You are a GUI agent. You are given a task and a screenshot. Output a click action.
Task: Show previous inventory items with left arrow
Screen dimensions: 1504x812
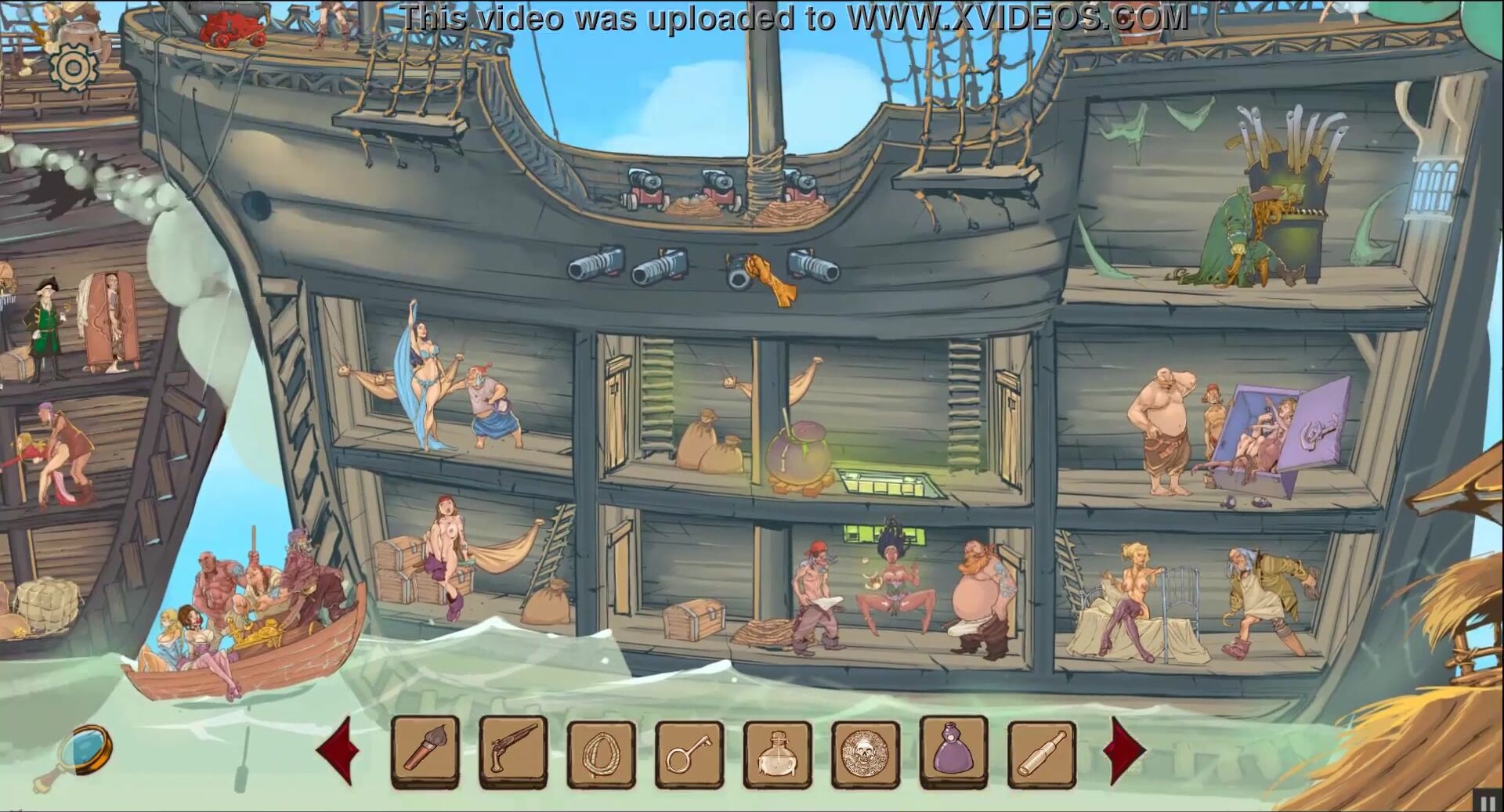[338, 751]
